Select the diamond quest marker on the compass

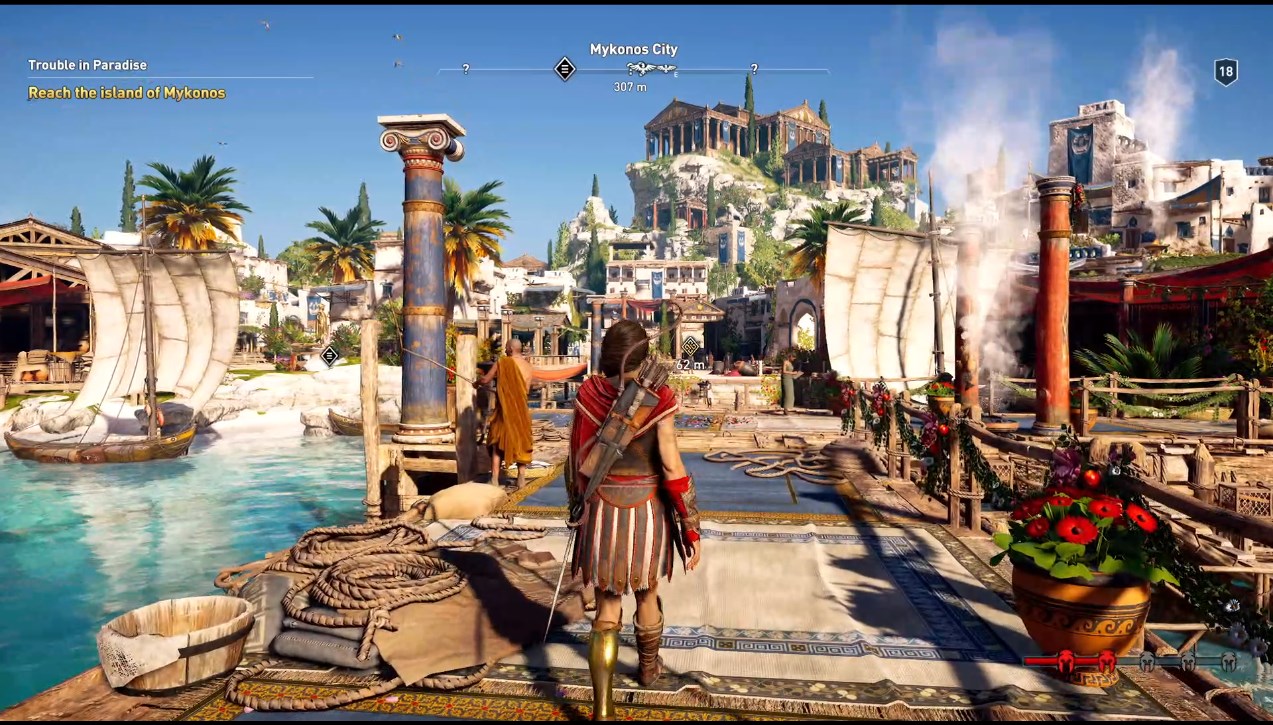565,69
